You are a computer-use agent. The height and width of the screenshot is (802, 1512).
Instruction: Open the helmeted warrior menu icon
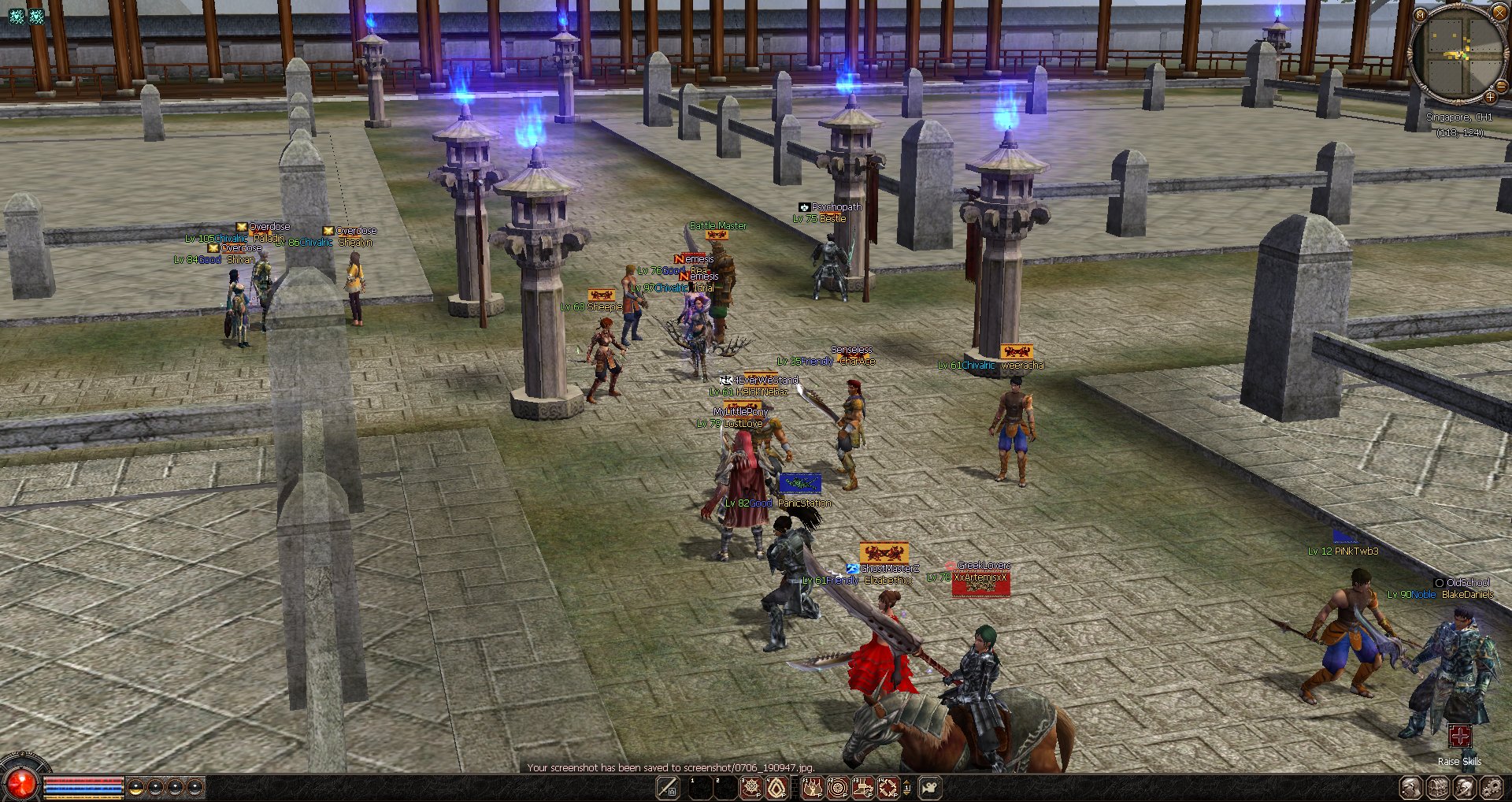(1465, 787)
